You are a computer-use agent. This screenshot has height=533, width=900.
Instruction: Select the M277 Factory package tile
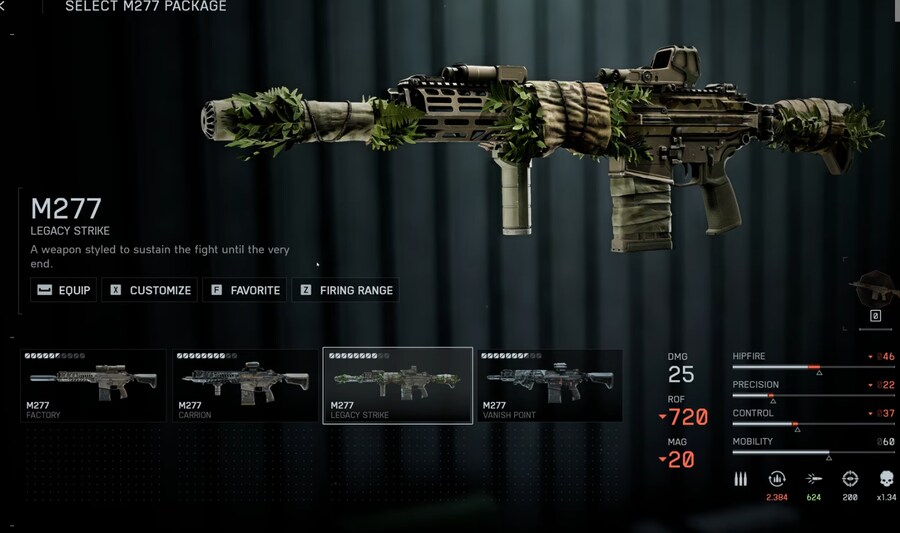point(93,385)
